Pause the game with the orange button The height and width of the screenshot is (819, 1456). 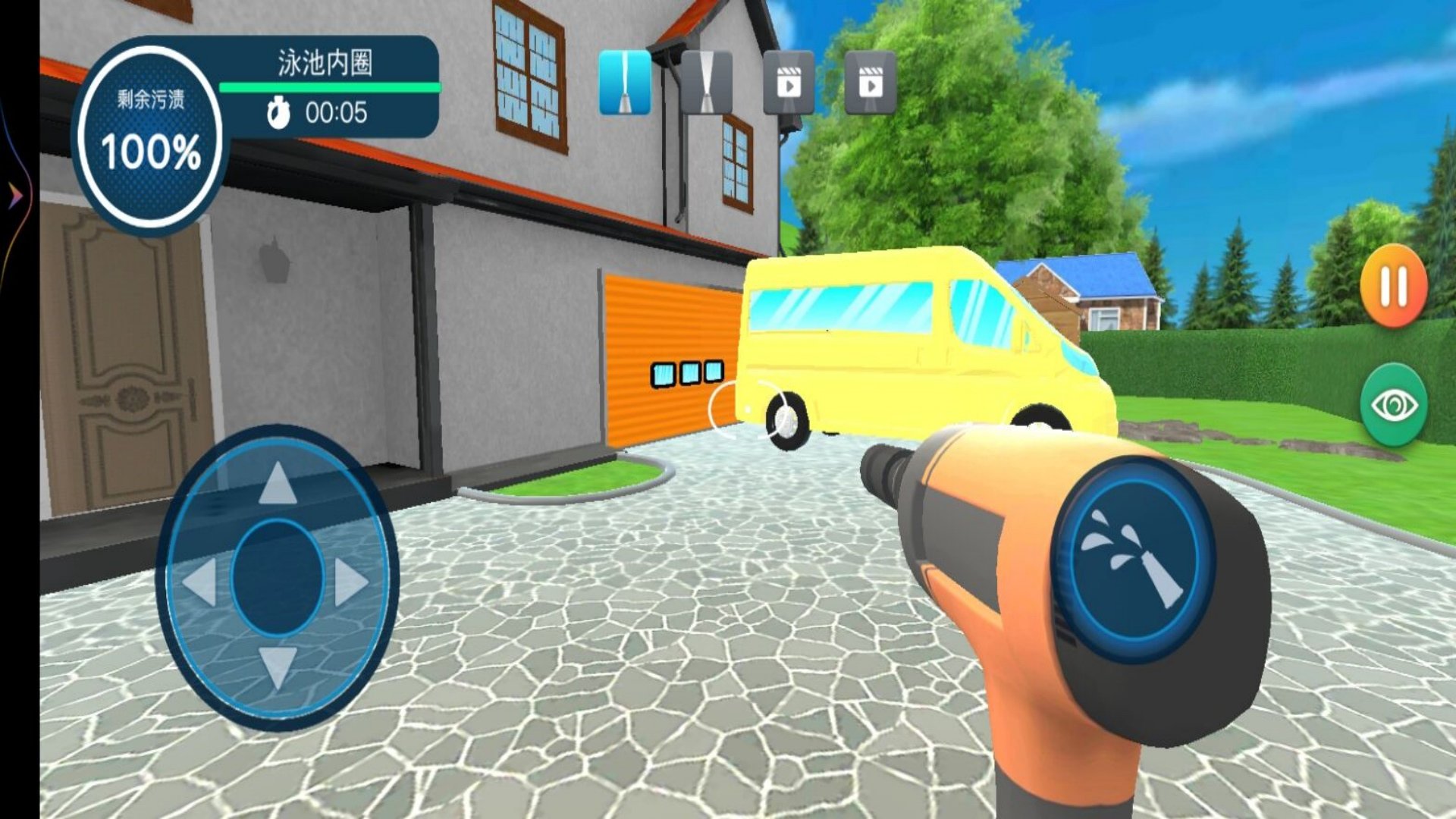(1394, 287)
